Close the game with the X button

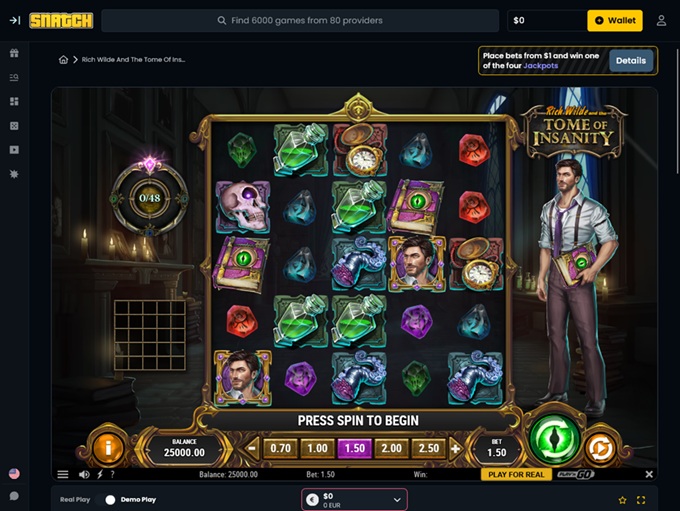[x=649, y=475]
